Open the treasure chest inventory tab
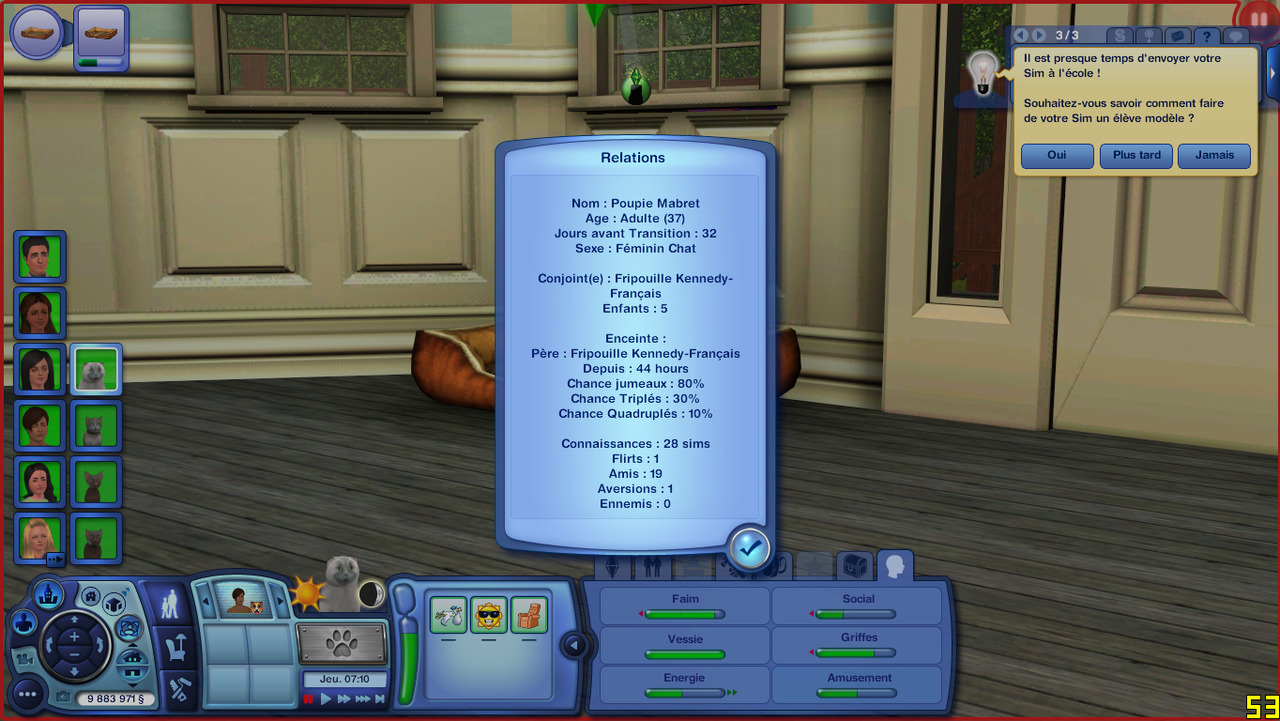The width and height of the screenshot is (1280, 721). [855, 566]
